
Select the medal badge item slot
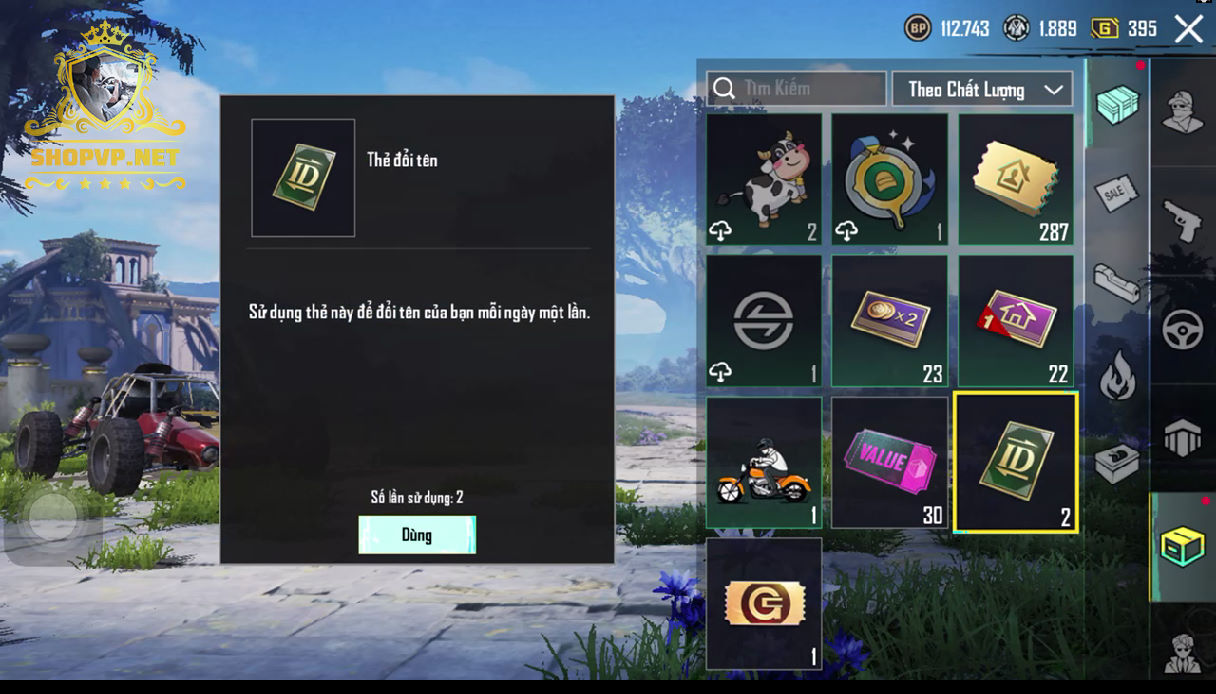point(890,179)
